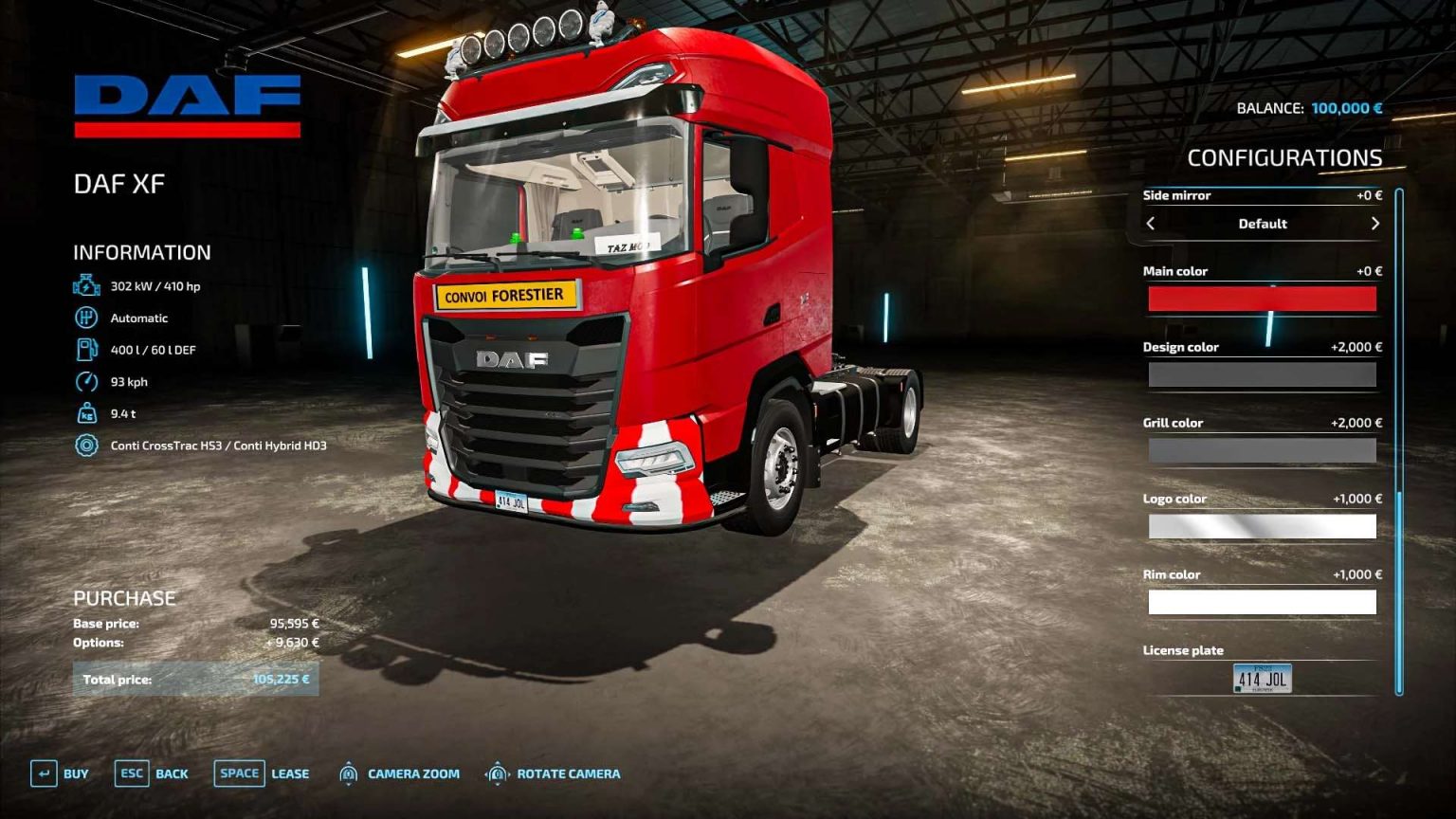
Task: Toggle the Design color option
Action: tap(1263, 373)
